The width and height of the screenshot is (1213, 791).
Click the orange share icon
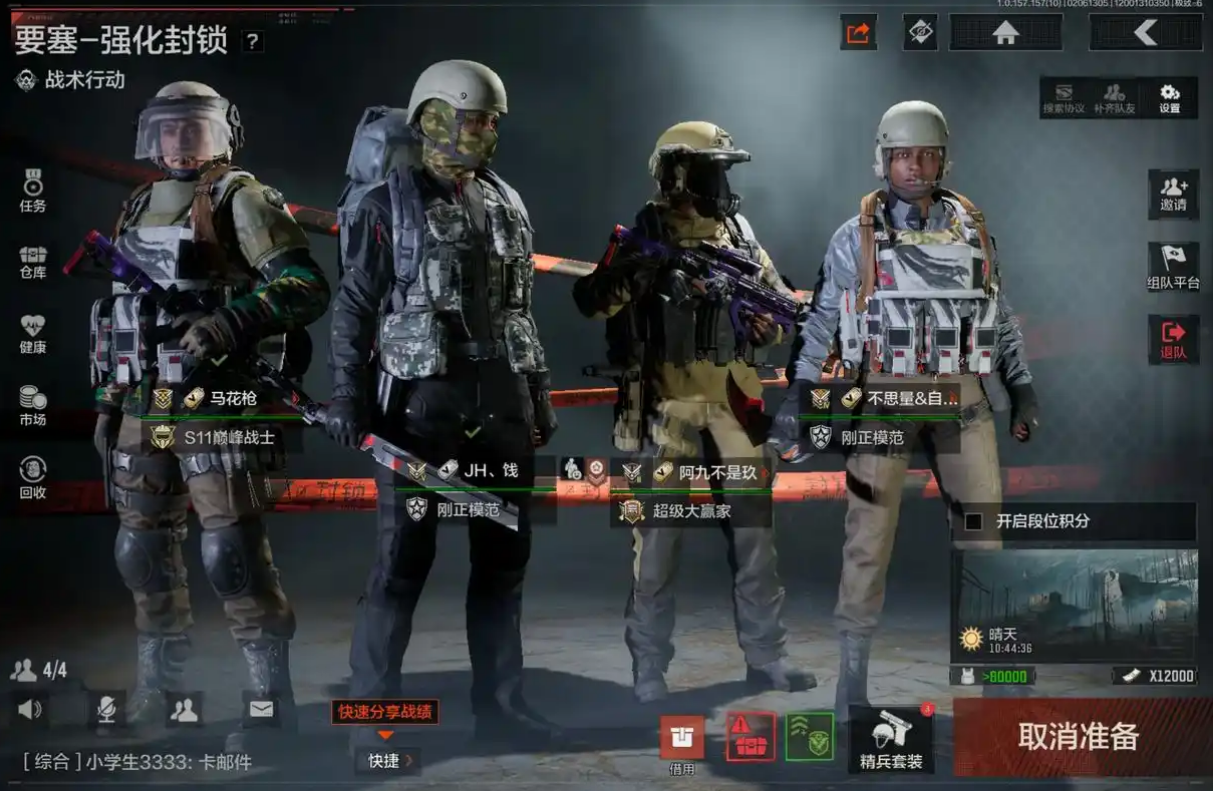pos(858,32)
